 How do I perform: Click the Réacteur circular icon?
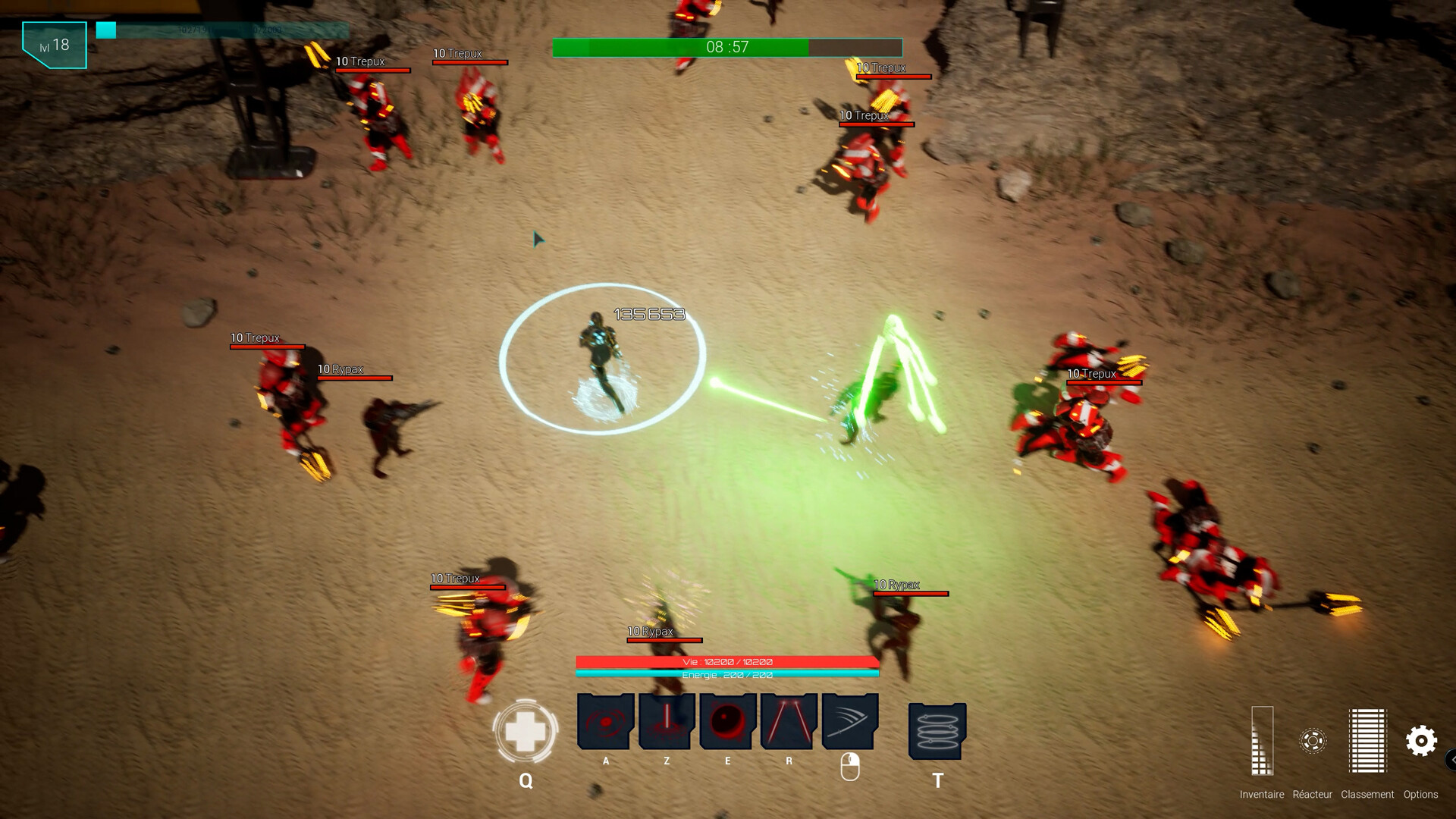point(1312,739)
